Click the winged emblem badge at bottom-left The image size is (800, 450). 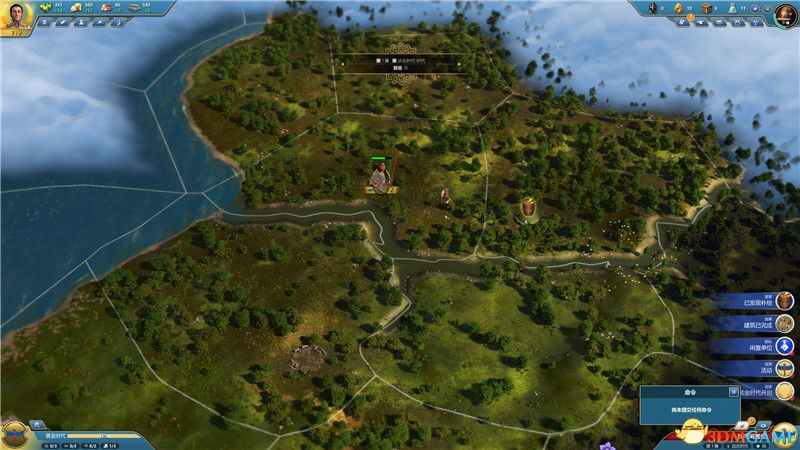15,433
